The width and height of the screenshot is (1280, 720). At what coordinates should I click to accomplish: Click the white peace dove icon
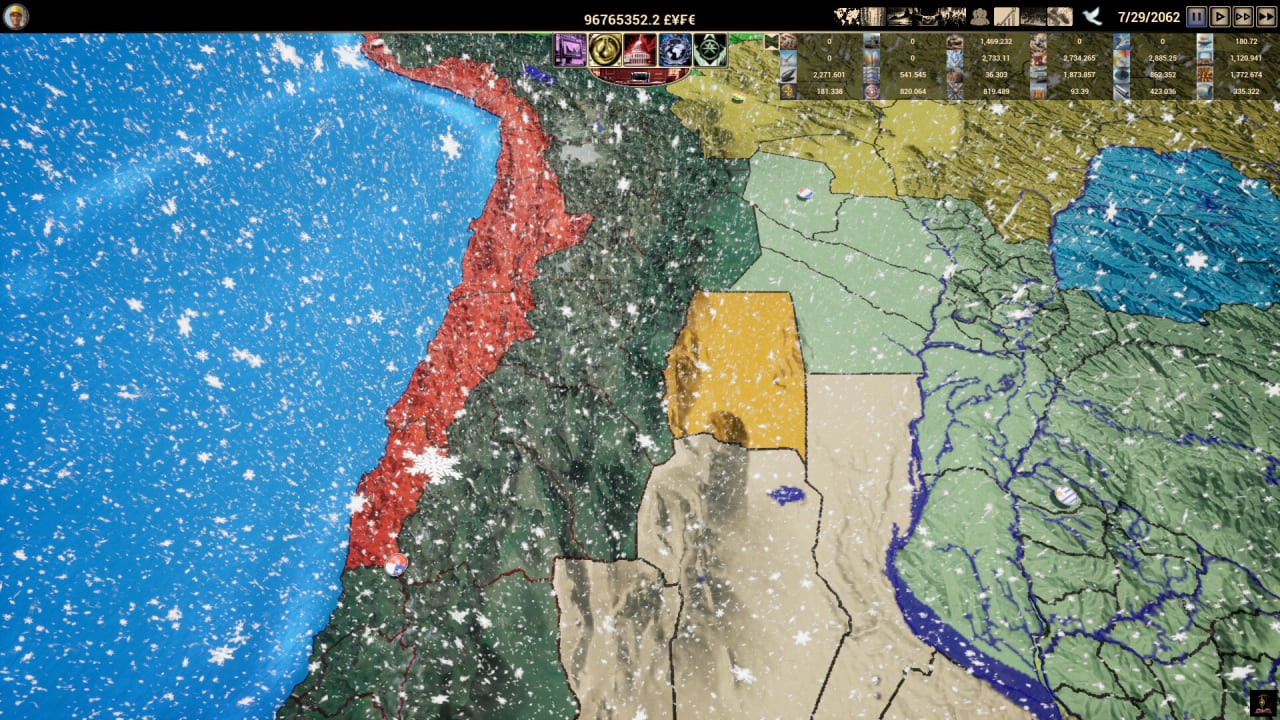[1092, 17]
